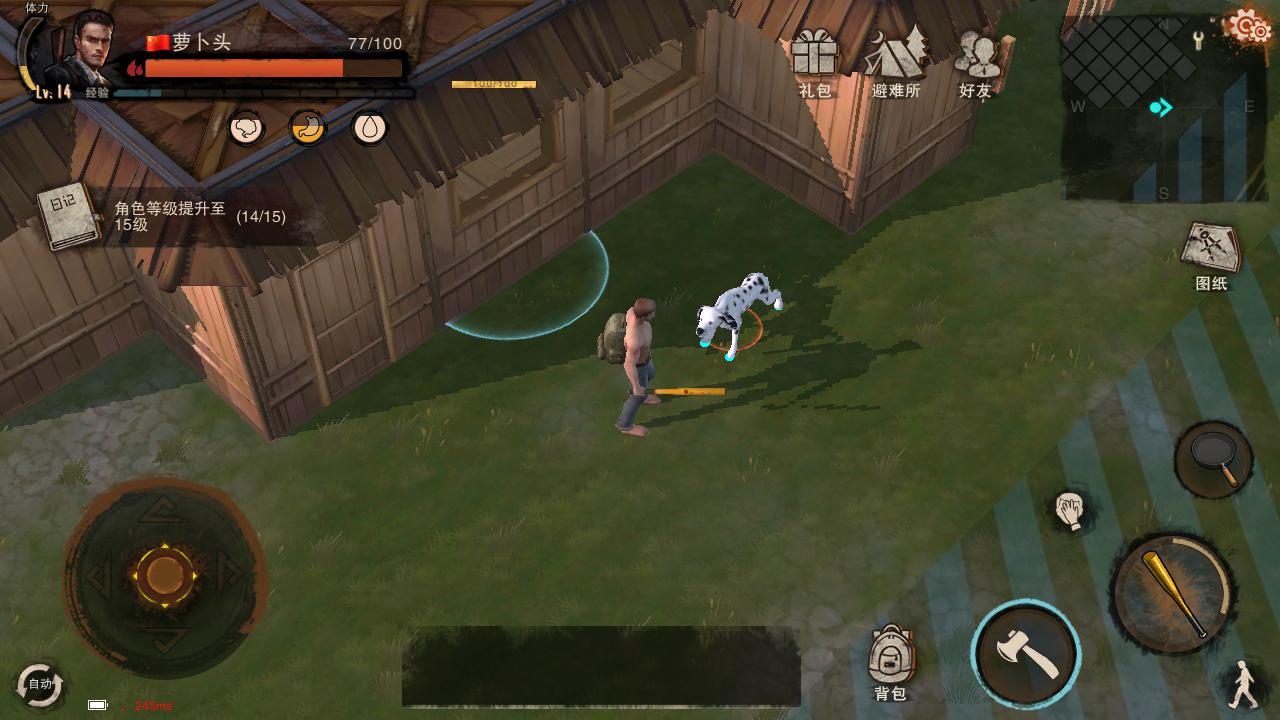Open the 背包 backpack inventory

pos(889,661)
